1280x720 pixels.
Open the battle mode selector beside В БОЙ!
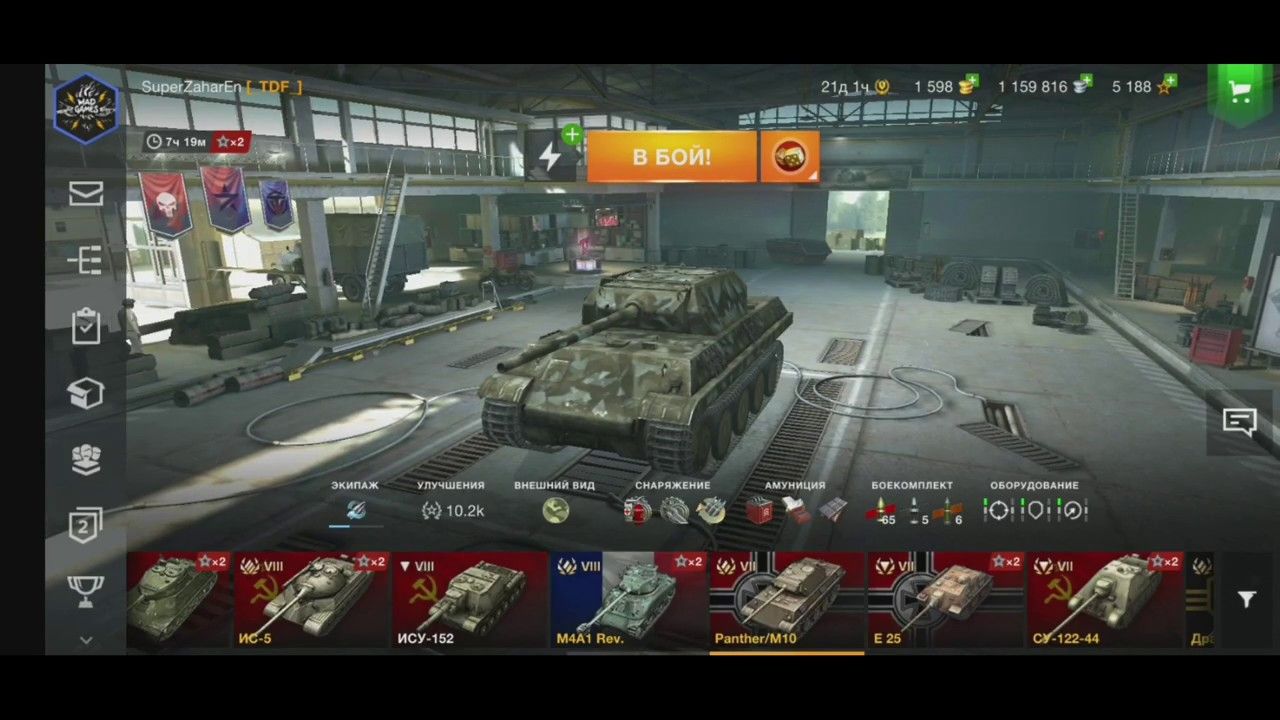790,157
